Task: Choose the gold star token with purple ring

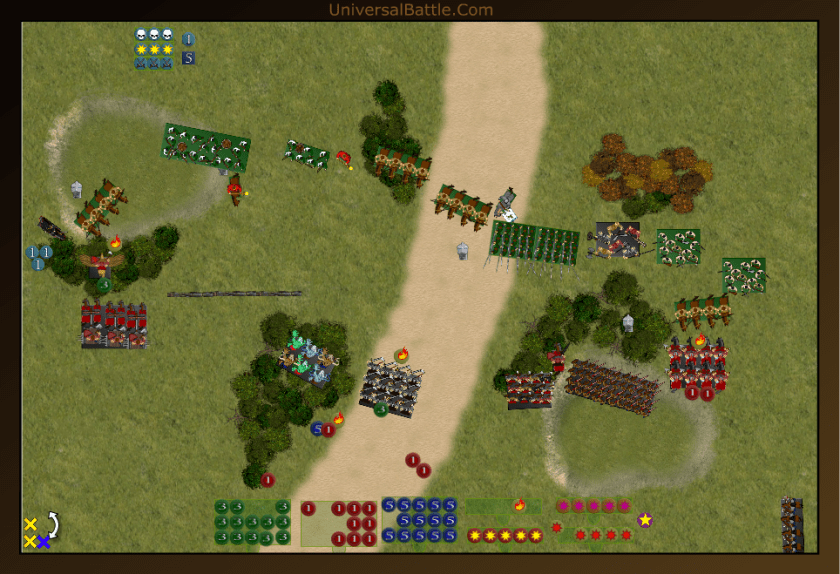Action: (x=645, y=519)
